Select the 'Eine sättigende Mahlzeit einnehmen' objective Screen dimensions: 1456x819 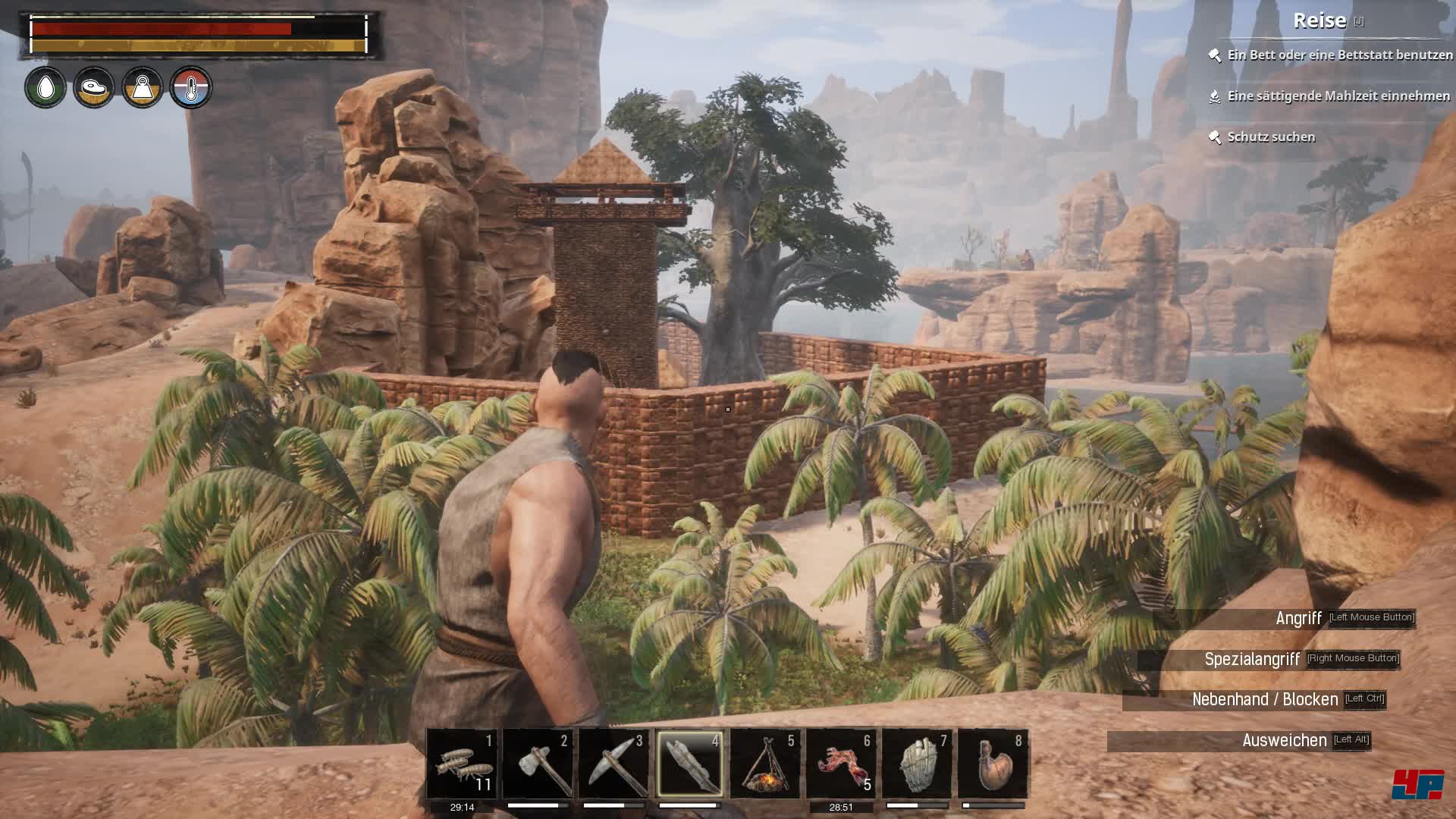1338,96
